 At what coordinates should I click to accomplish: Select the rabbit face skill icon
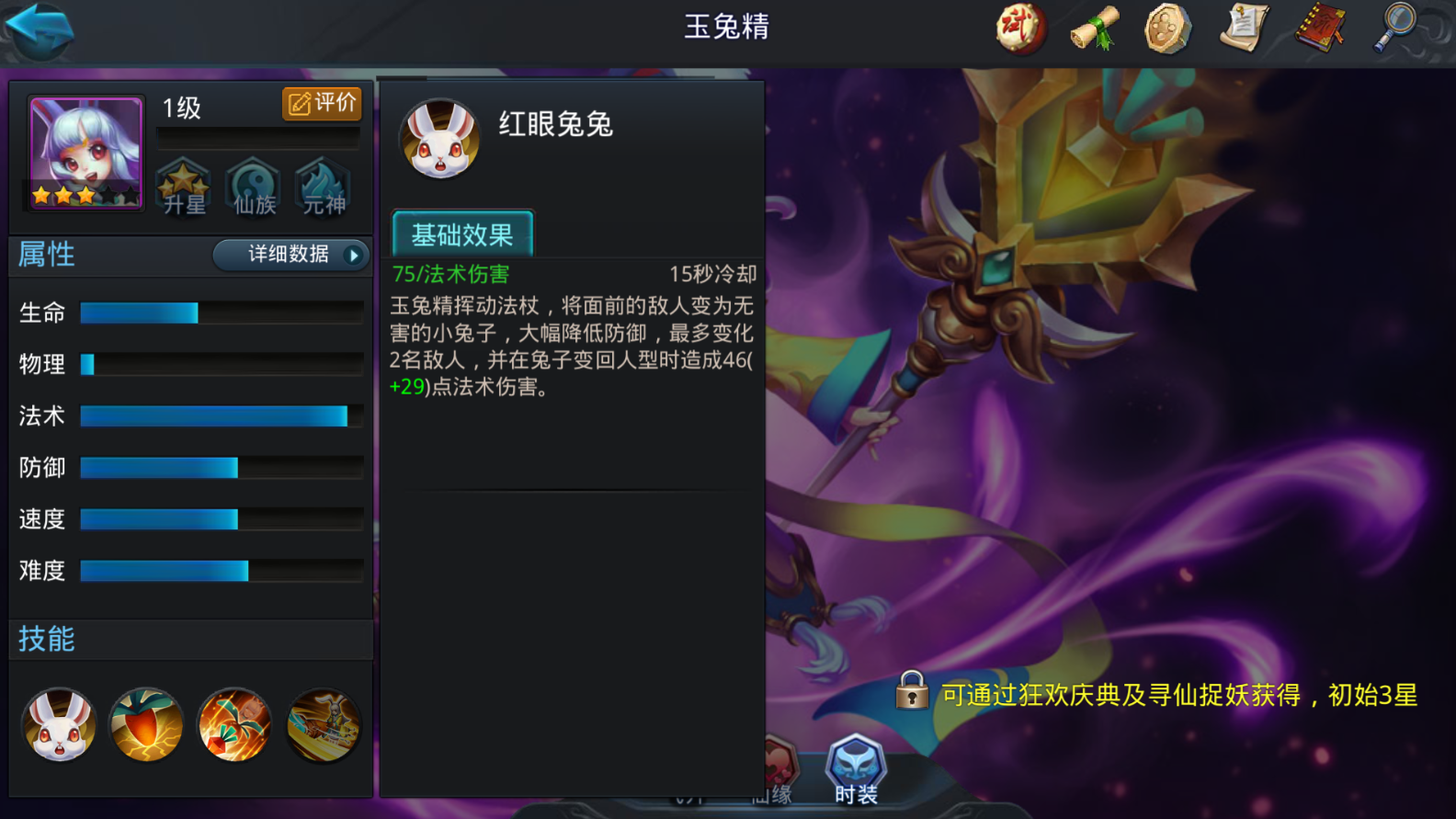click(59, 725)
